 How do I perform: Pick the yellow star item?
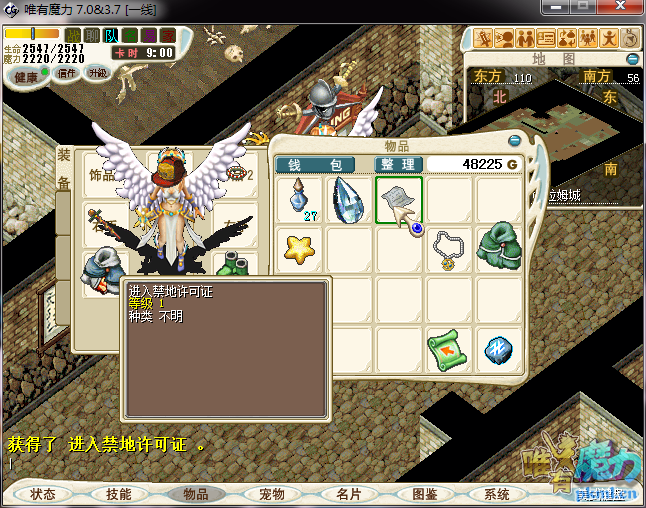pyautogui.click(x=299, y=249)
